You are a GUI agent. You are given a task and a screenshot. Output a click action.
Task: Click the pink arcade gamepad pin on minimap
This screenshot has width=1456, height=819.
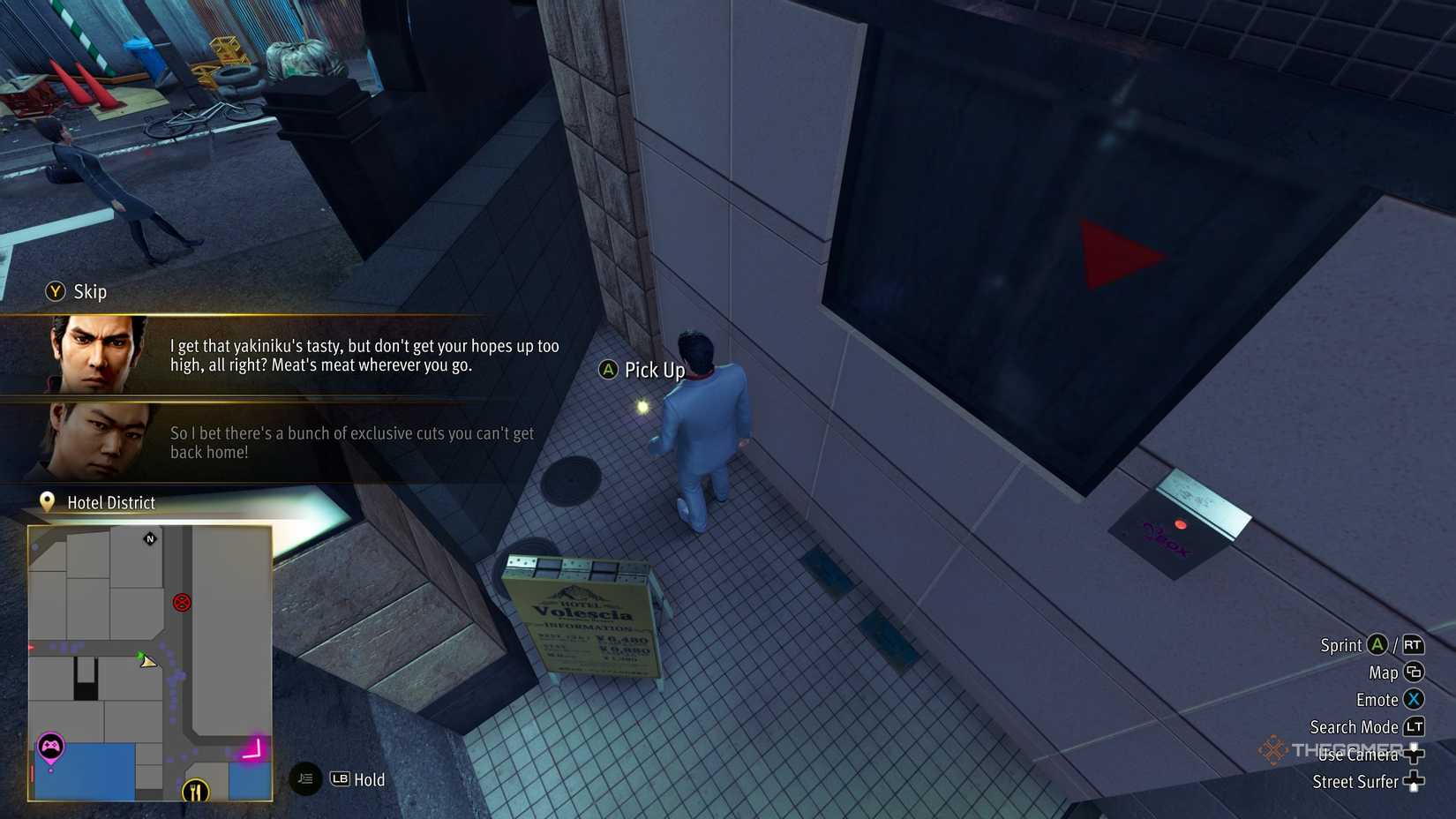point(51,746)
